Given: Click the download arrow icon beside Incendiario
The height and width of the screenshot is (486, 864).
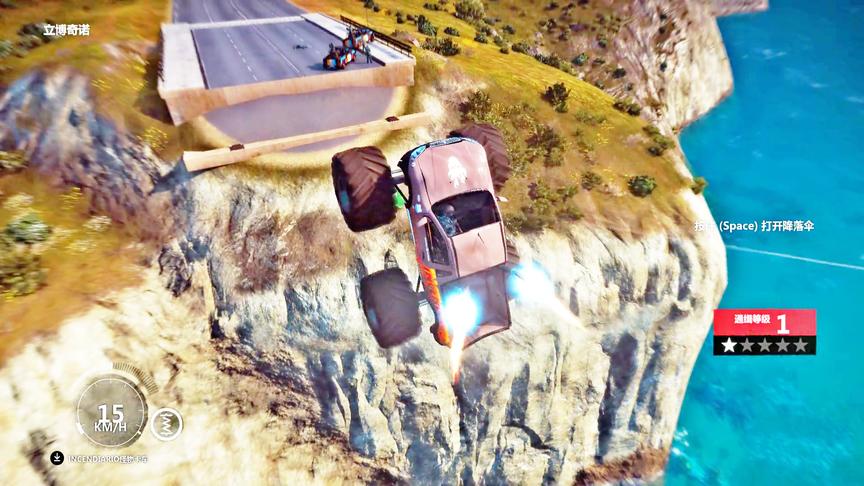Looking at the screenshot, I should click(57, 458).
